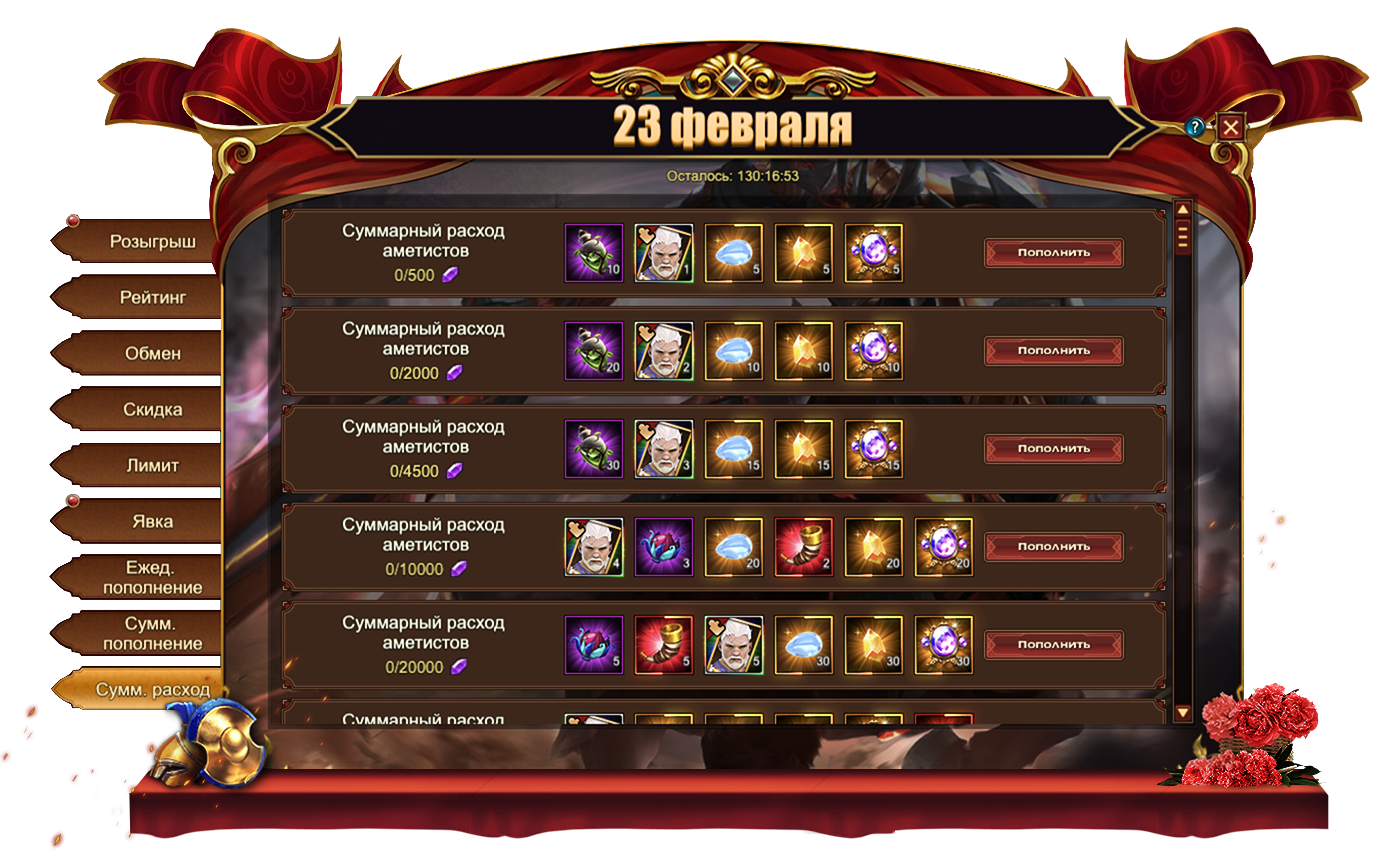Click Пополнить in the 0/10000 row
This screenshot has height=860, width=1380.
coord(1053,546)
